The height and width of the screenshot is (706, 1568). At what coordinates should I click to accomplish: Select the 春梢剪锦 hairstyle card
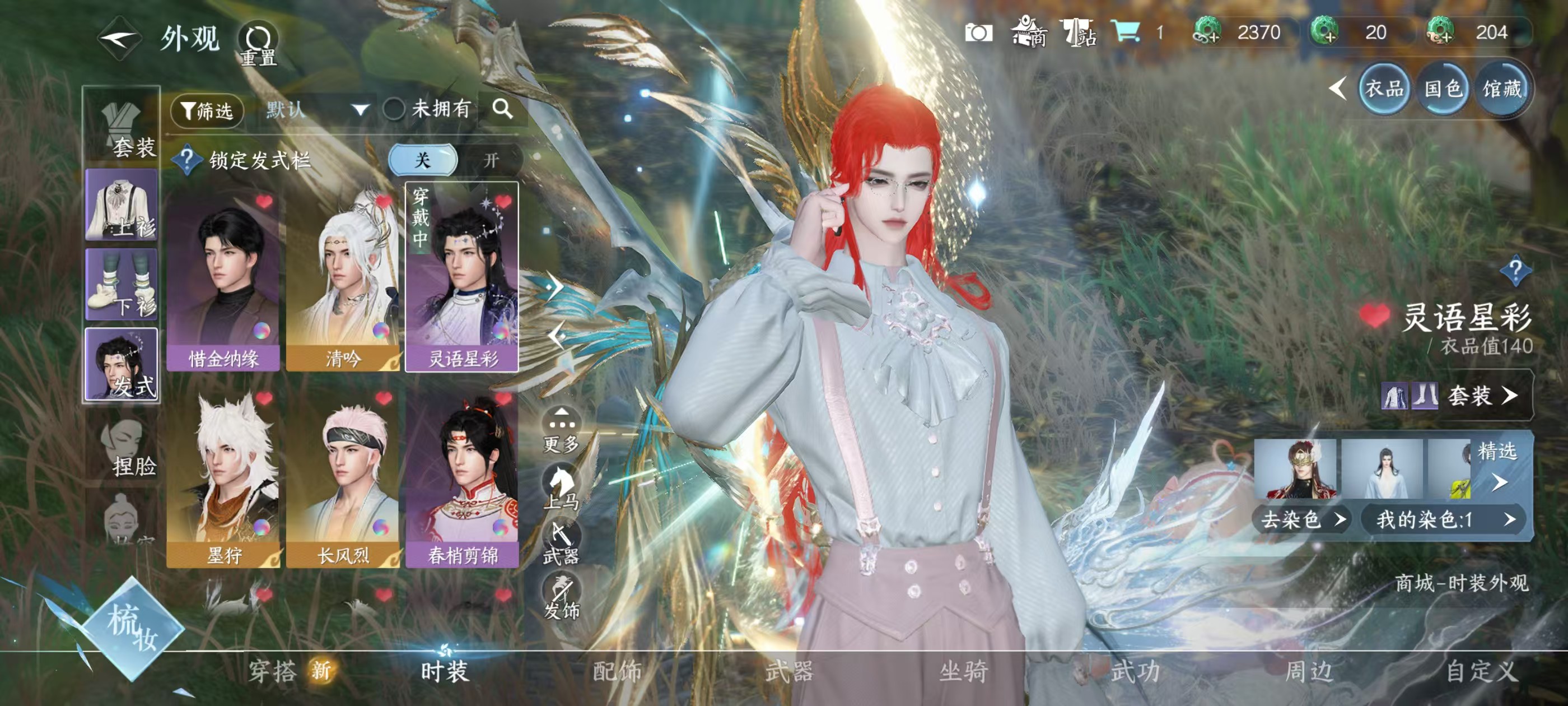(463, 477)
